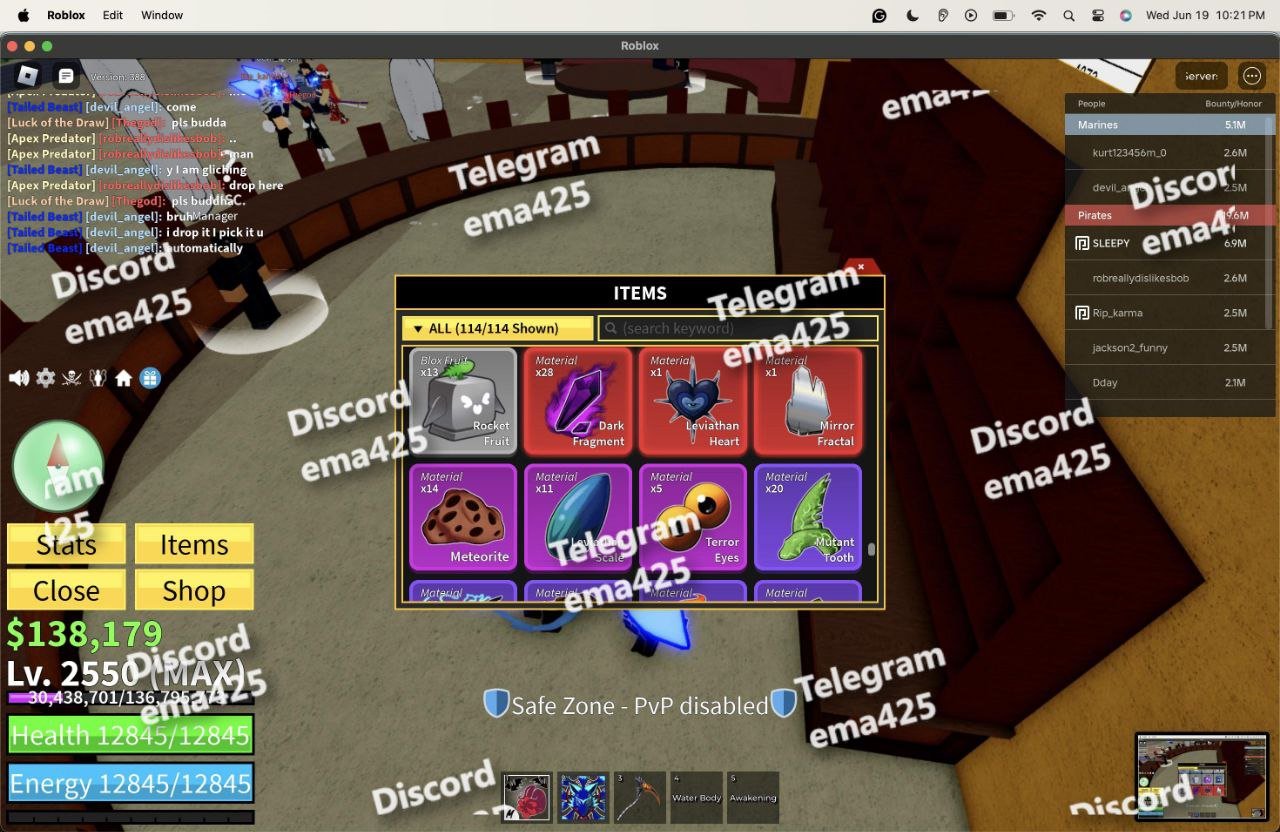Click the blue gift box icon
This screenshot has height=832, width=1280.
coord(150,378)
